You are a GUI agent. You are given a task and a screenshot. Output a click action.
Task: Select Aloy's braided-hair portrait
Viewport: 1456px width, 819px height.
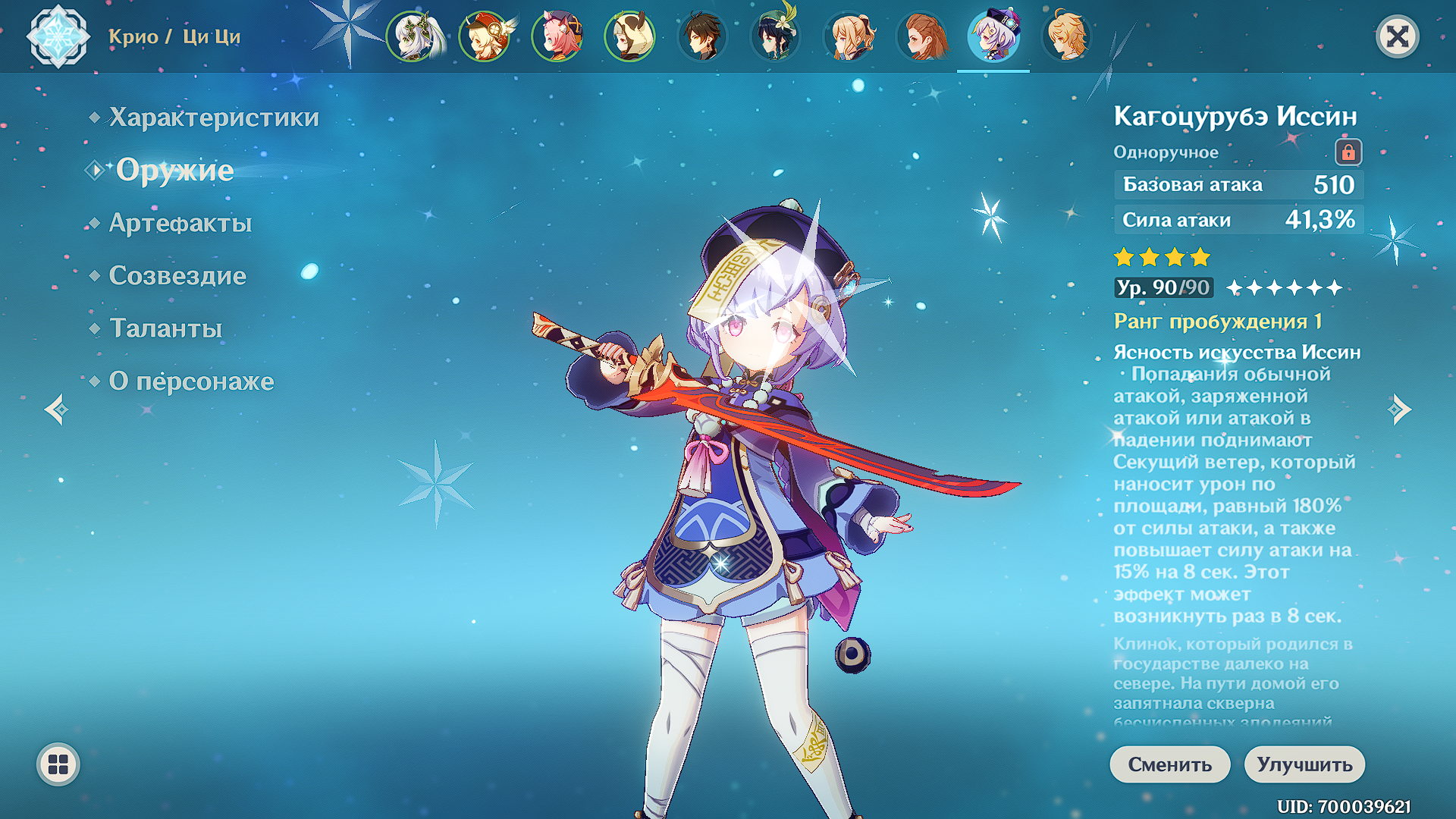click(x=921, y=36)
